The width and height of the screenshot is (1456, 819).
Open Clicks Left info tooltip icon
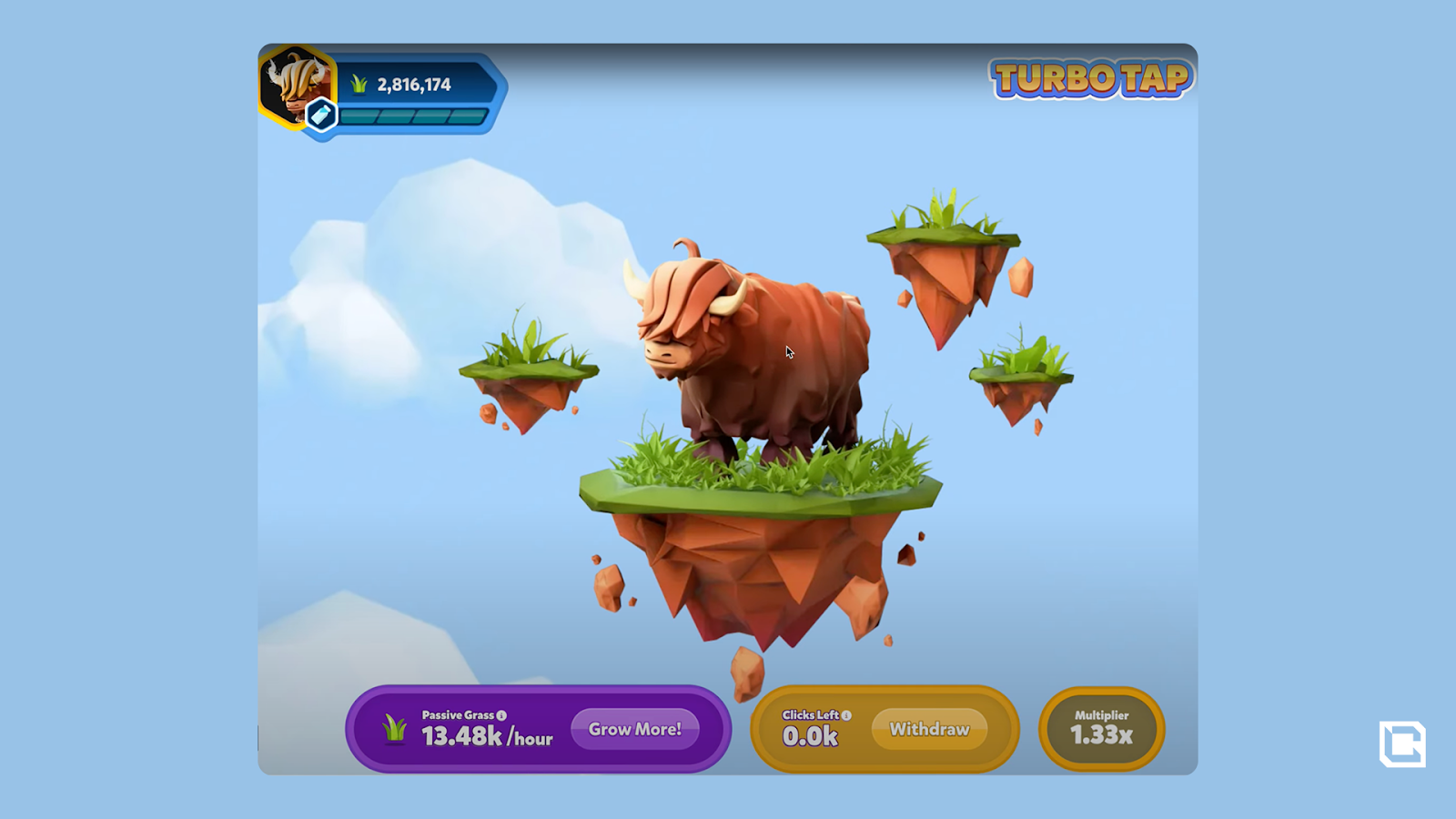point(846,715)
